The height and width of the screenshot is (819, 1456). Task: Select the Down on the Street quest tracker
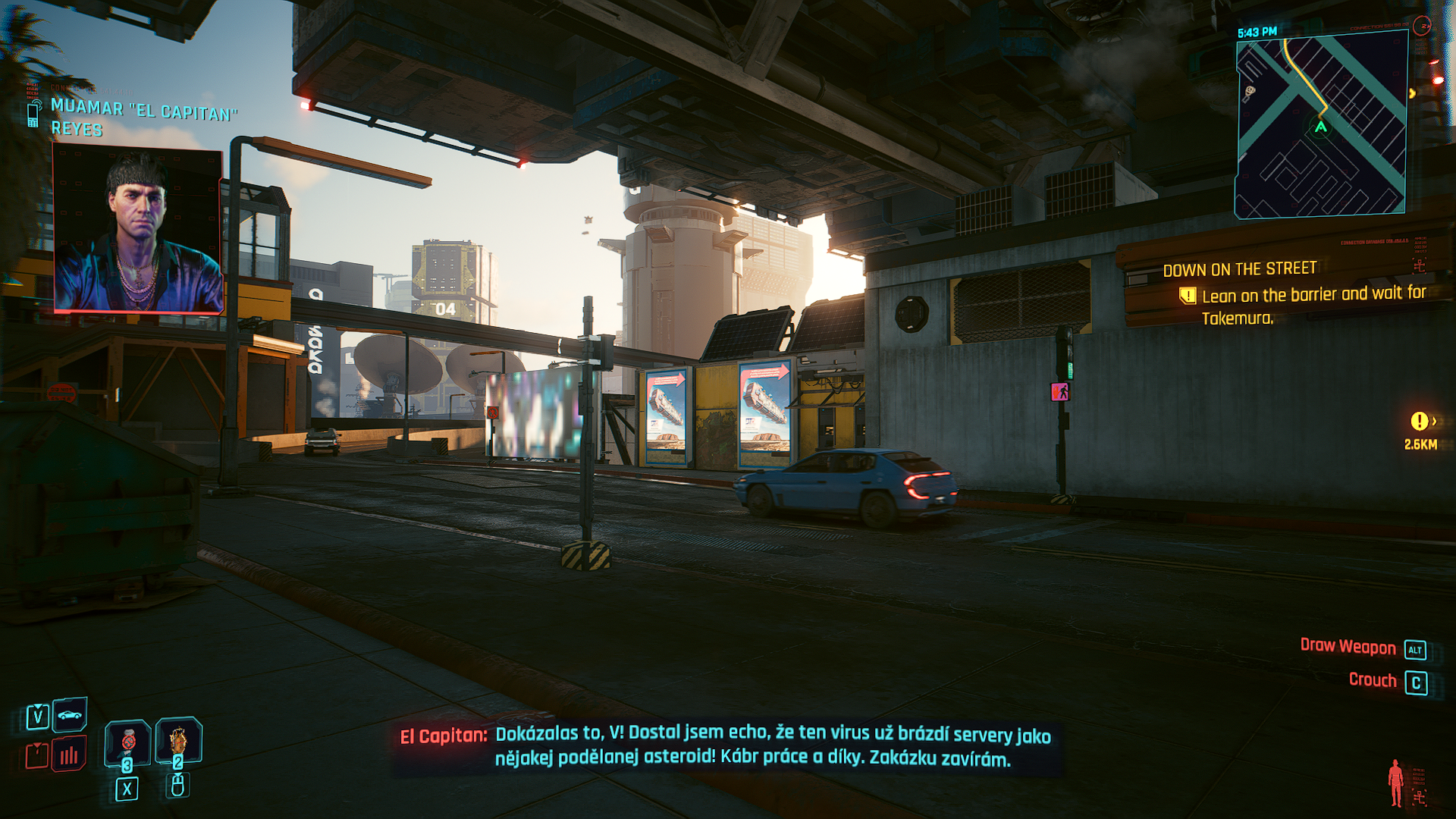tap(1241, 269)
